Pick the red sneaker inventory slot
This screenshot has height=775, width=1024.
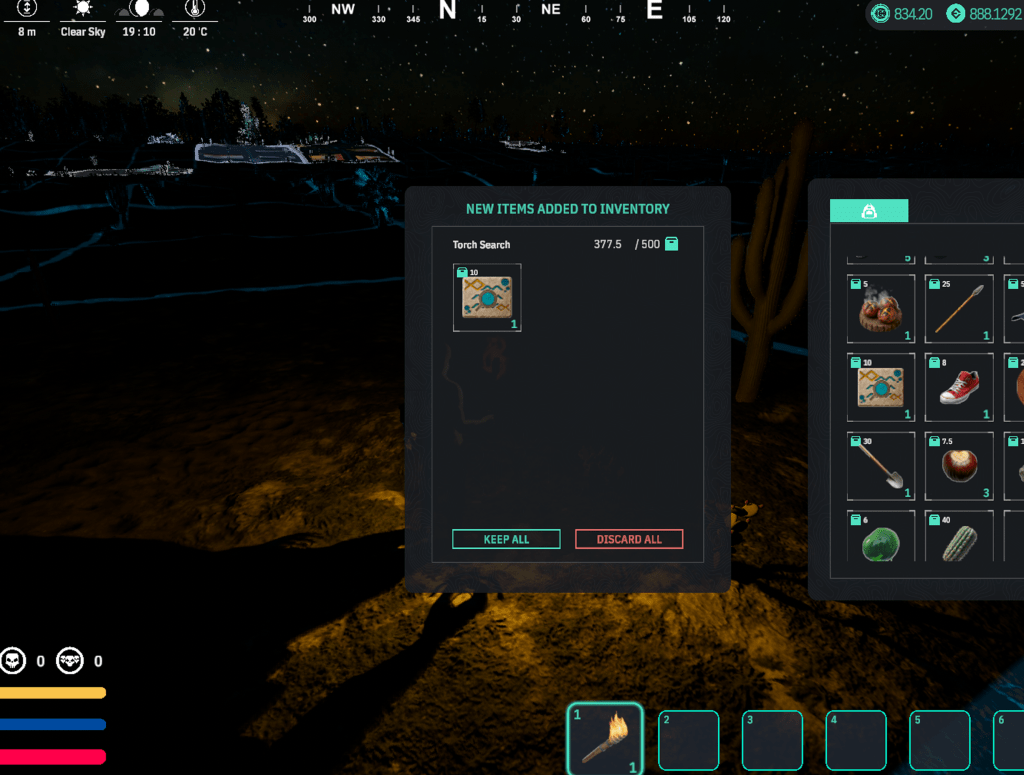point(959,388)
